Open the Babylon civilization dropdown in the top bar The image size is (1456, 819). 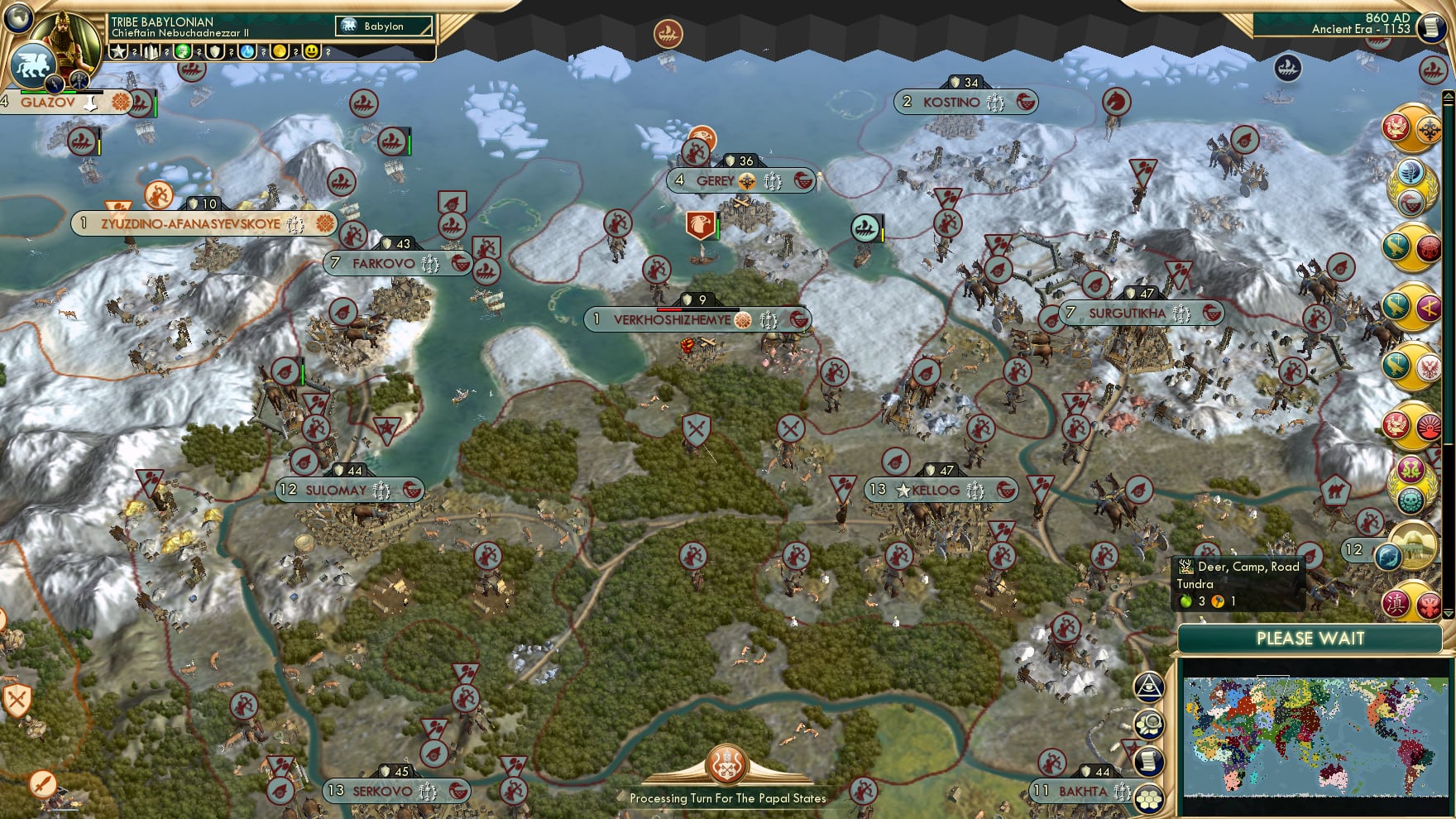pyautogui.click(x=385, y=26)
